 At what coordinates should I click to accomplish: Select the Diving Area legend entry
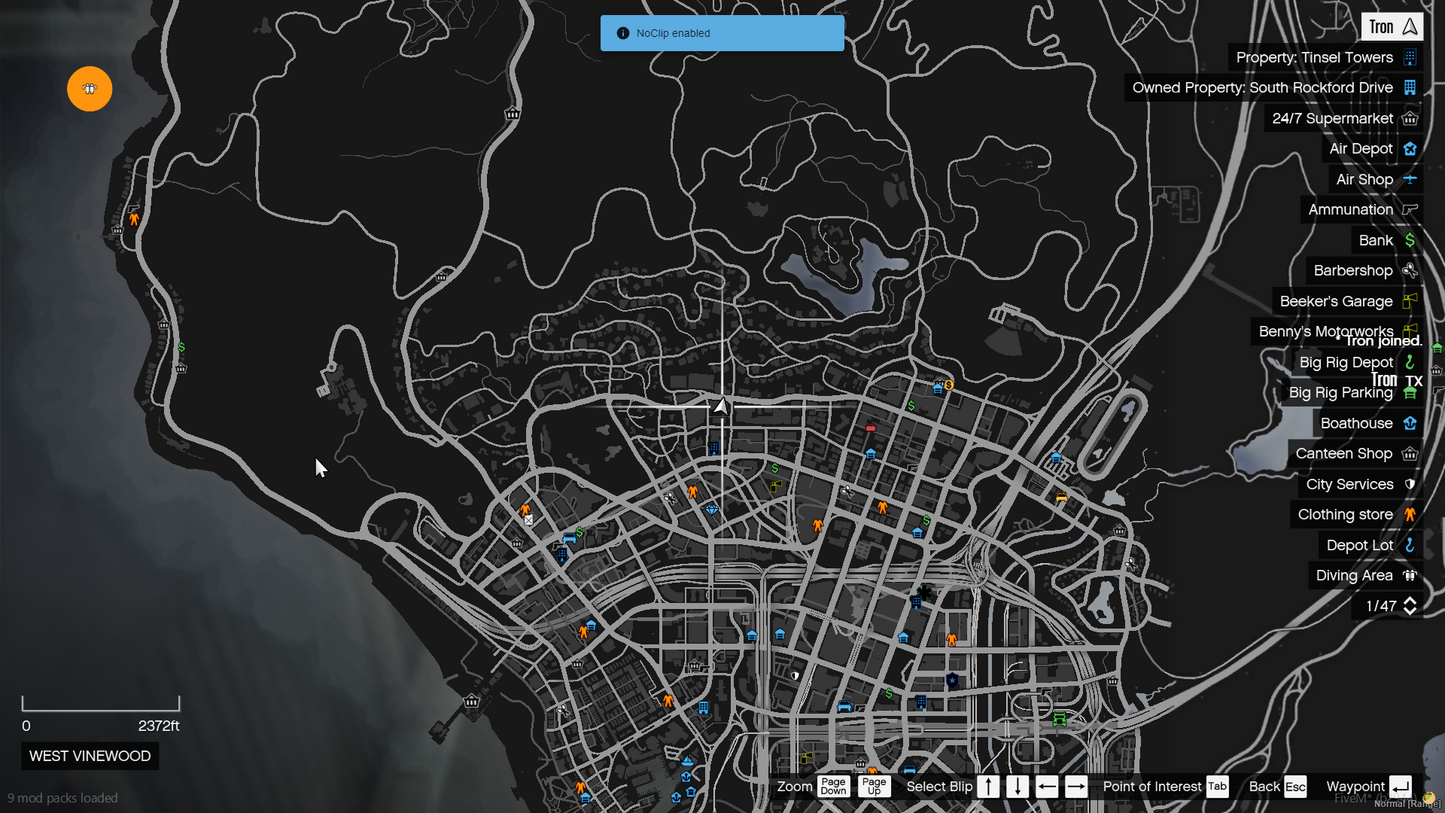[1354, 576]
